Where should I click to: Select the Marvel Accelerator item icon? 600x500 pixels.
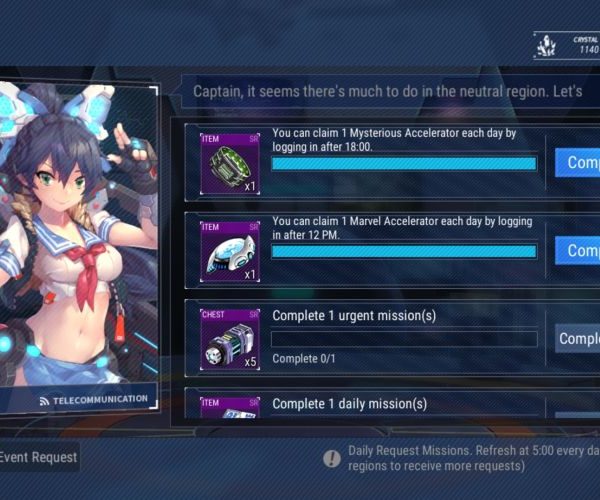pos(230,251)
